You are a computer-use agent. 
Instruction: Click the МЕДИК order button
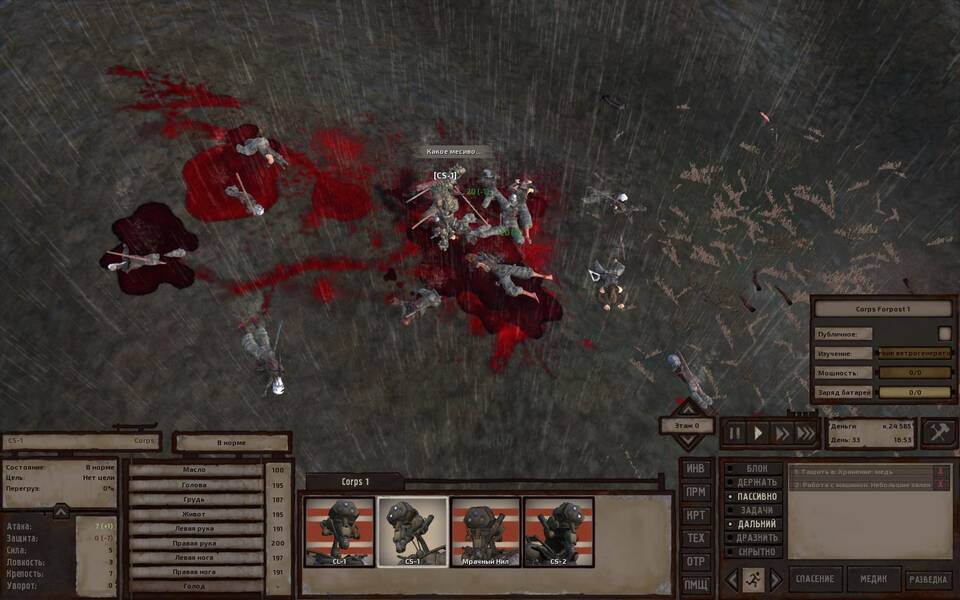point(873,580)
